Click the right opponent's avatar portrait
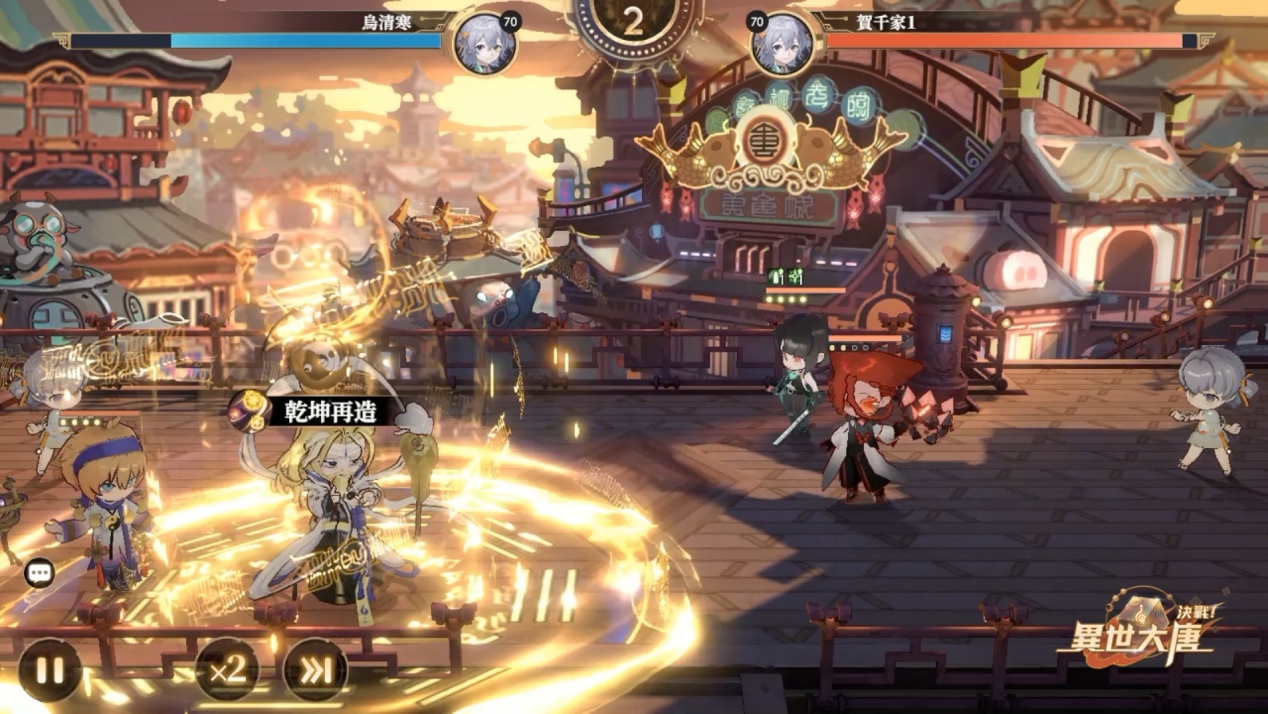1268x714 pixels. [782, 44]
